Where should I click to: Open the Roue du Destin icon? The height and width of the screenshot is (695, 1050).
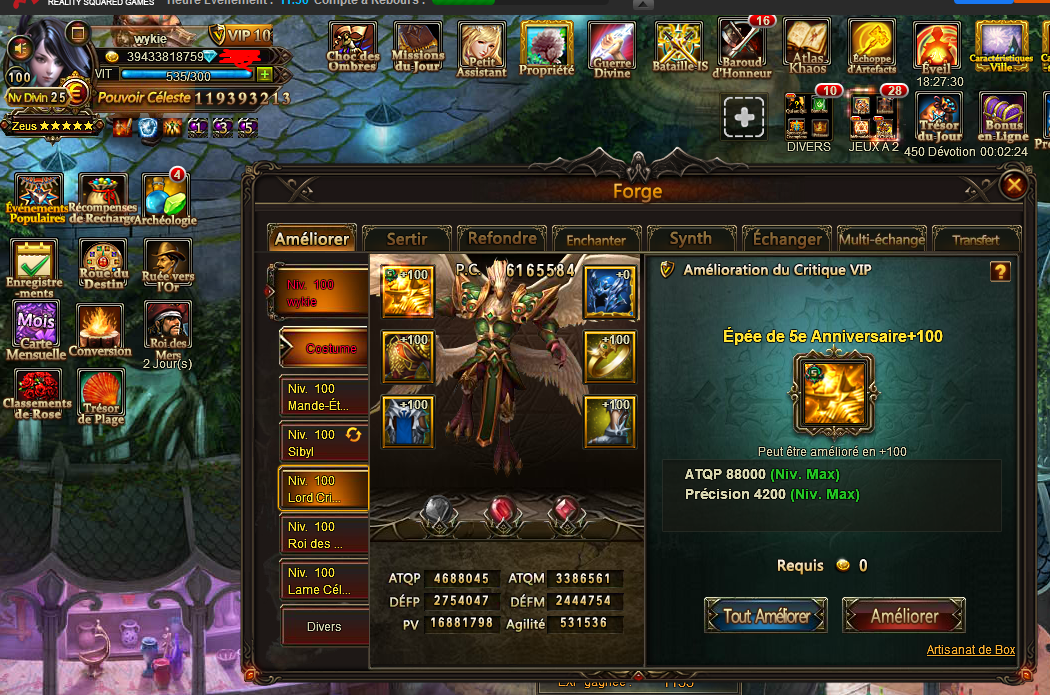click(x=104, y=264)
